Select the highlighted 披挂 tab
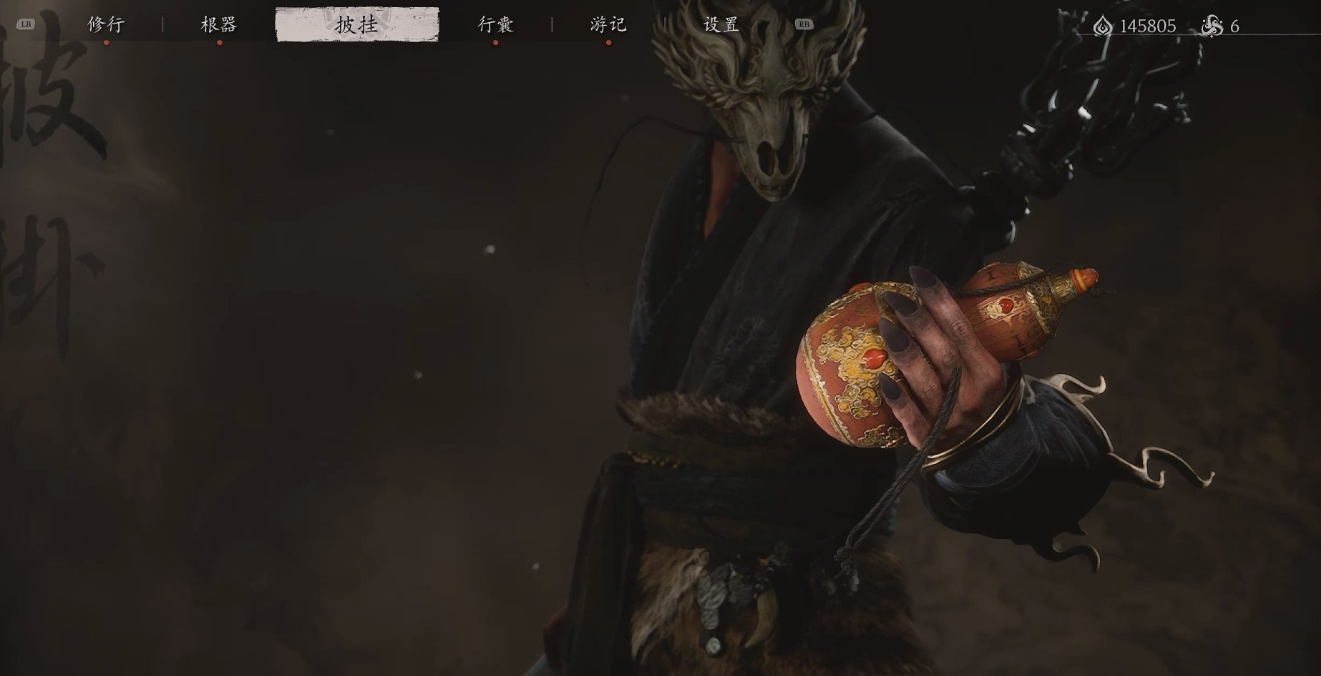Image resolution: width=1321 pixels, height=676 pixels. pos(357,24)
